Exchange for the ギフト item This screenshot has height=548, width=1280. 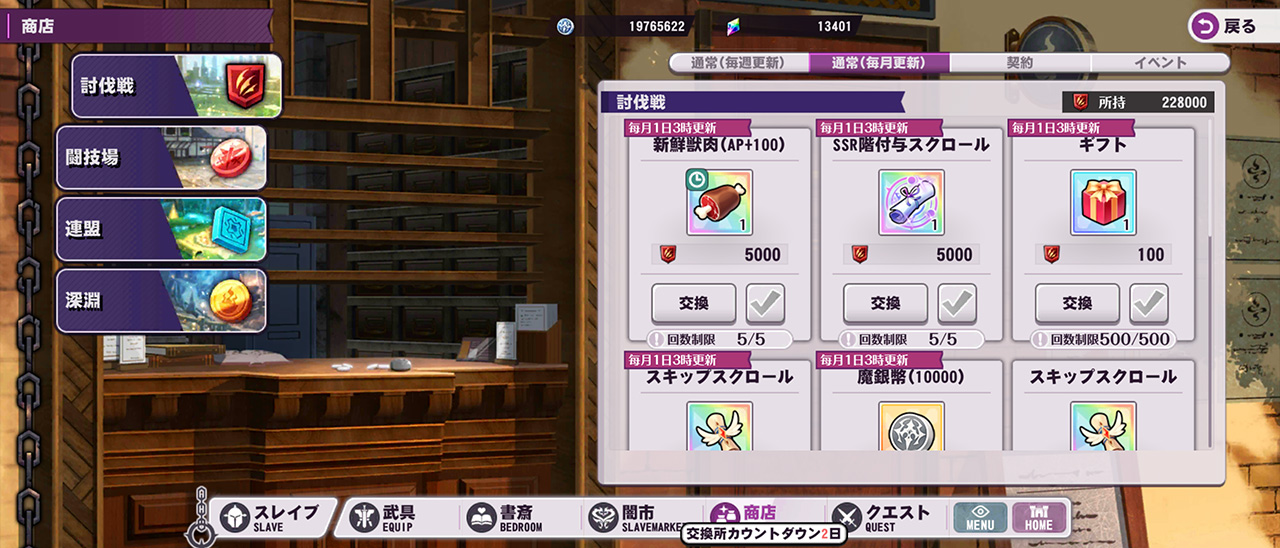[x=1077, y=303]
